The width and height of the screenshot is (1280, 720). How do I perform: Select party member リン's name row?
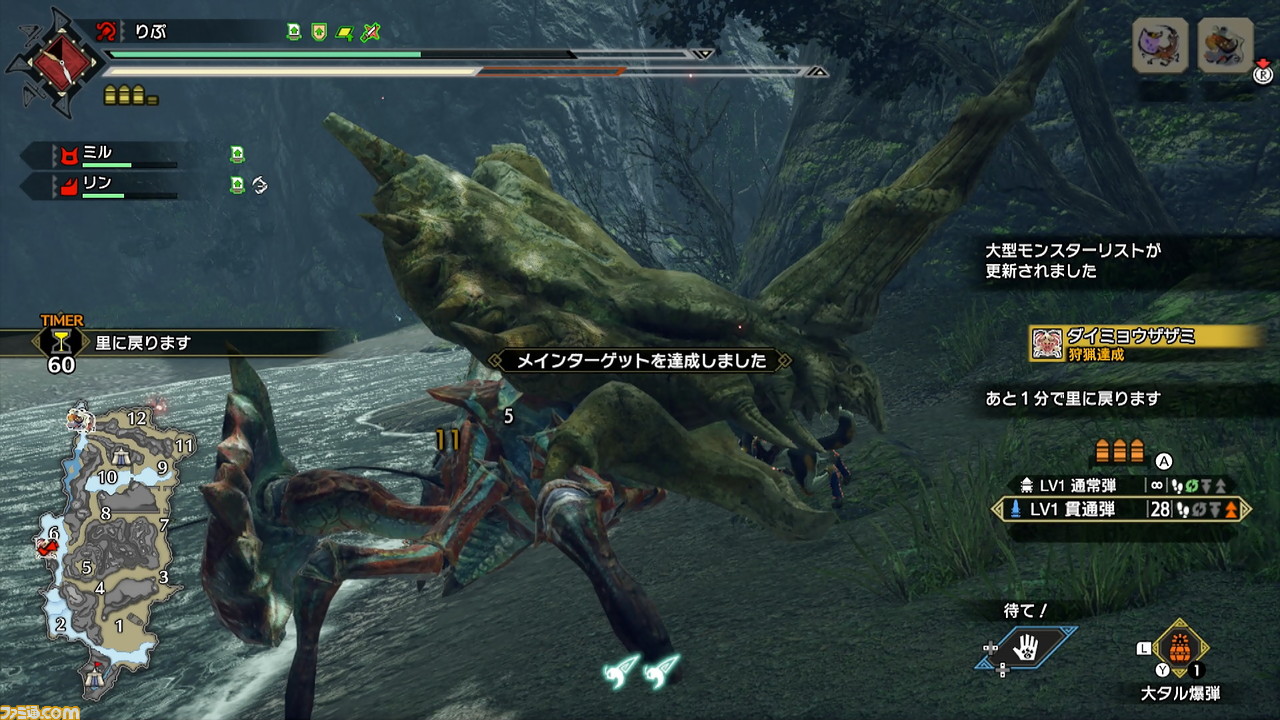click(100, 184)
